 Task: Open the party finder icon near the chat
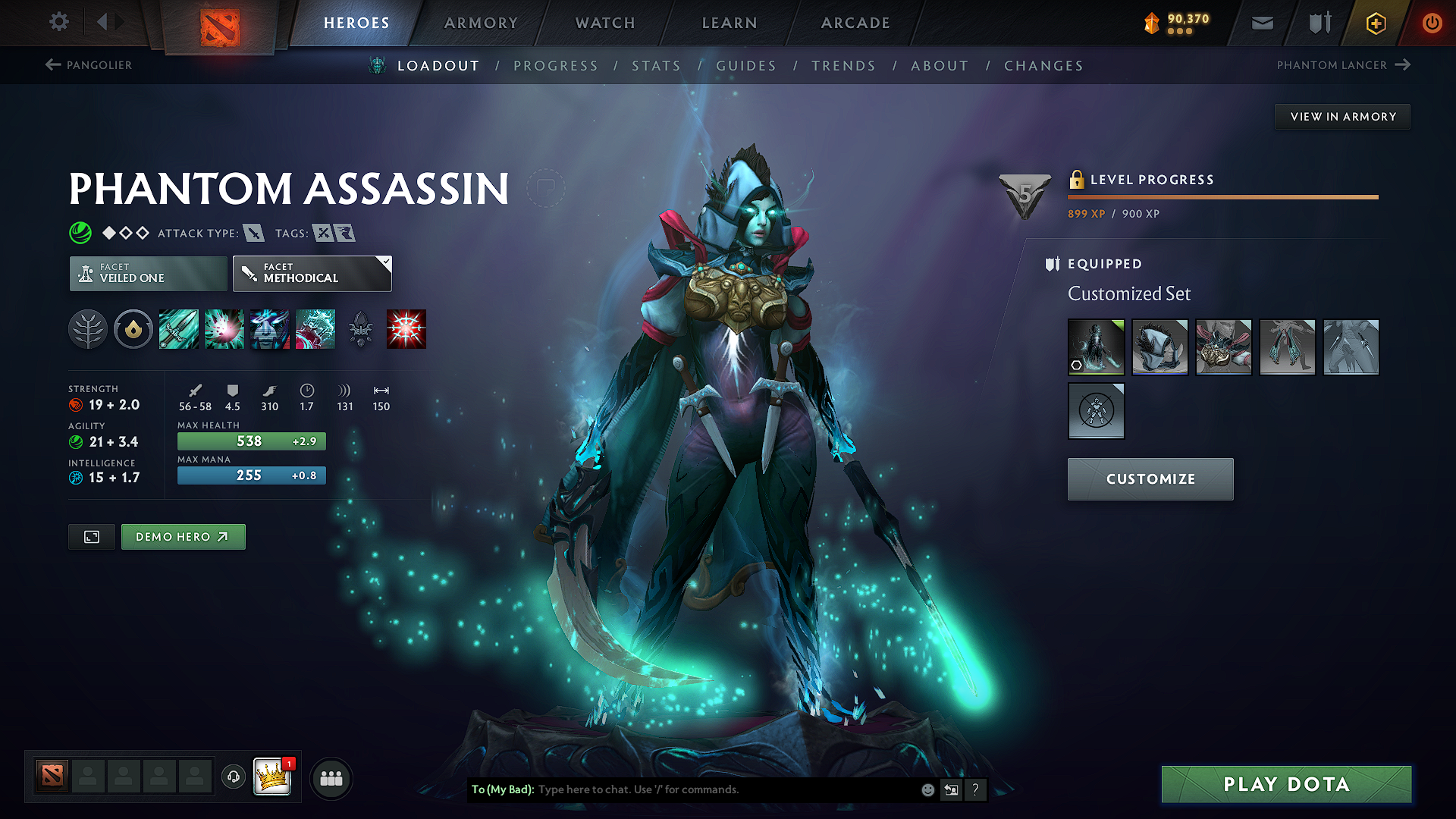pyautogui.click(x=331, y=777)
